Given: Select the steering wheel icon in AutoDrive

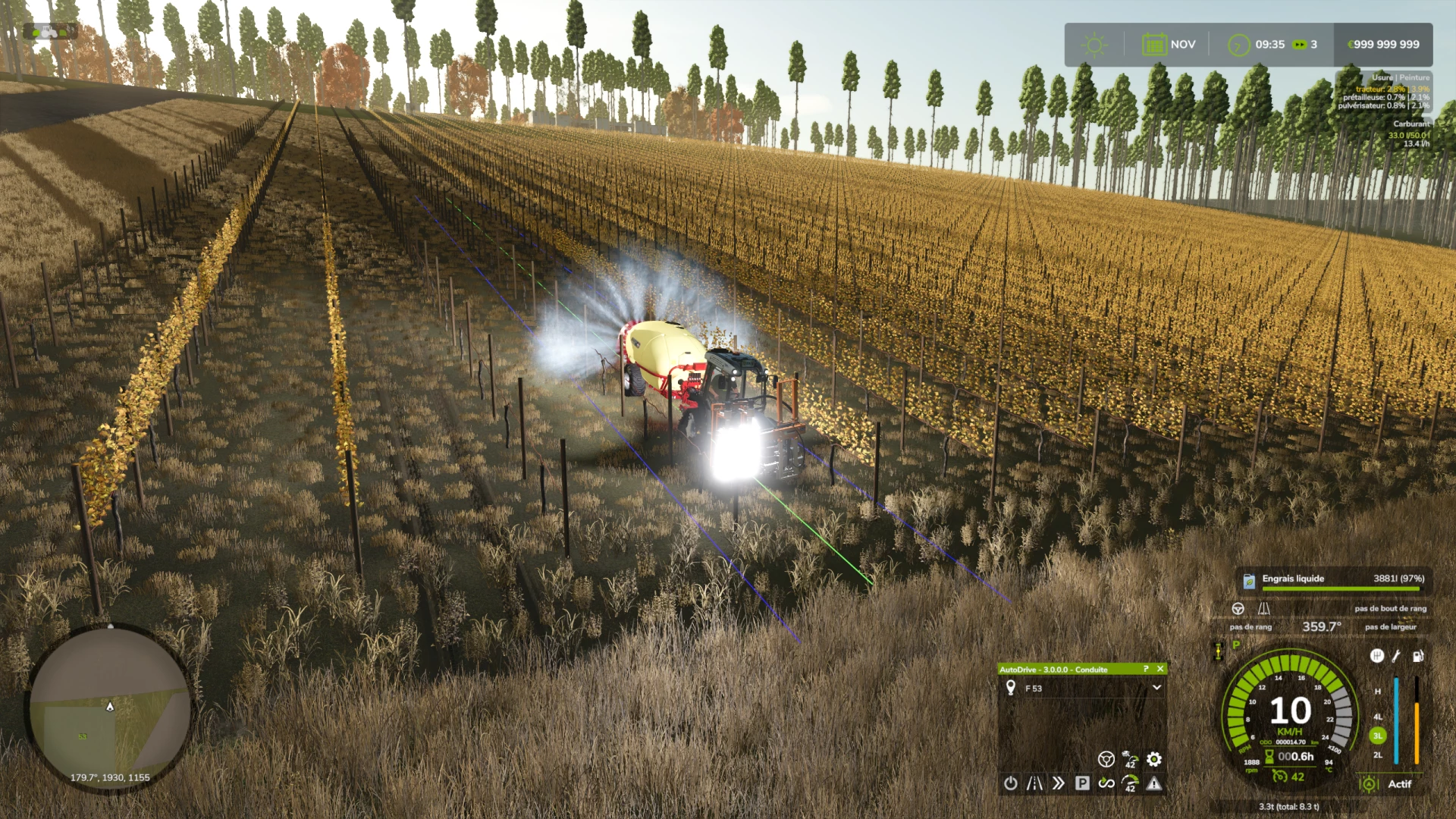Looking at the screenshot, I should (1106, 759).
